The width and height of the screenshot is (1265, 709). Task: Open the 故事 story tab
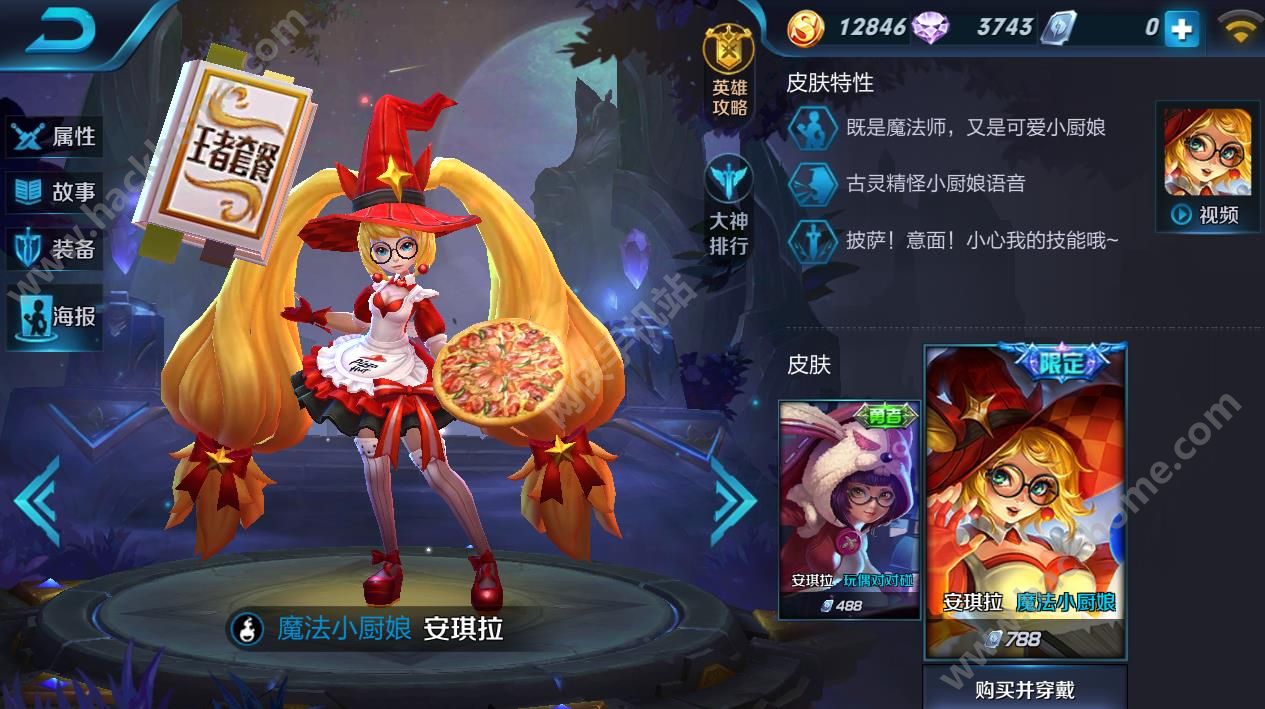(56, 192)
